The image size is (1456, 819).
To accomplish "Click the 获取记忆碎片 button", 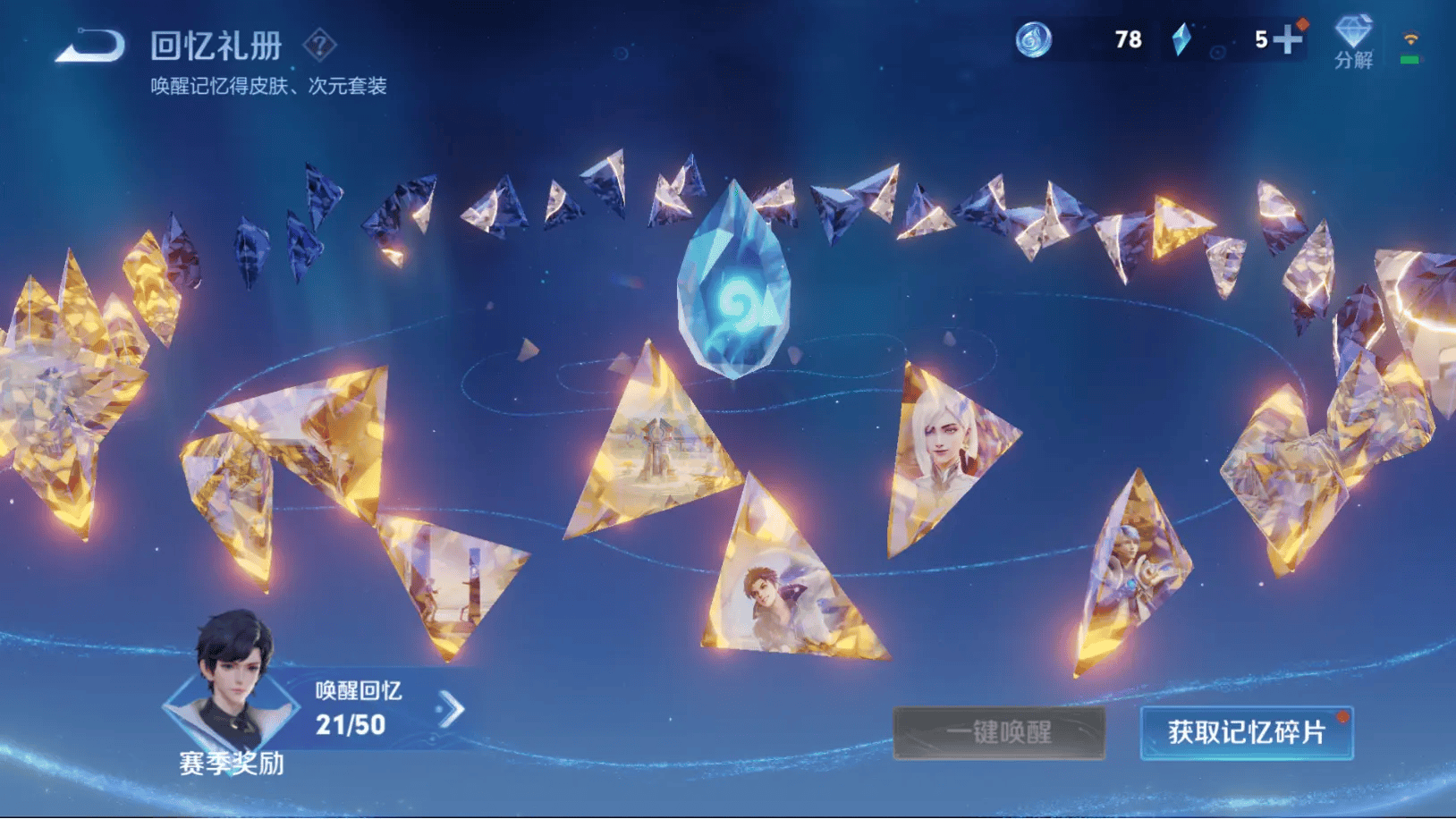I will 1246,732.
